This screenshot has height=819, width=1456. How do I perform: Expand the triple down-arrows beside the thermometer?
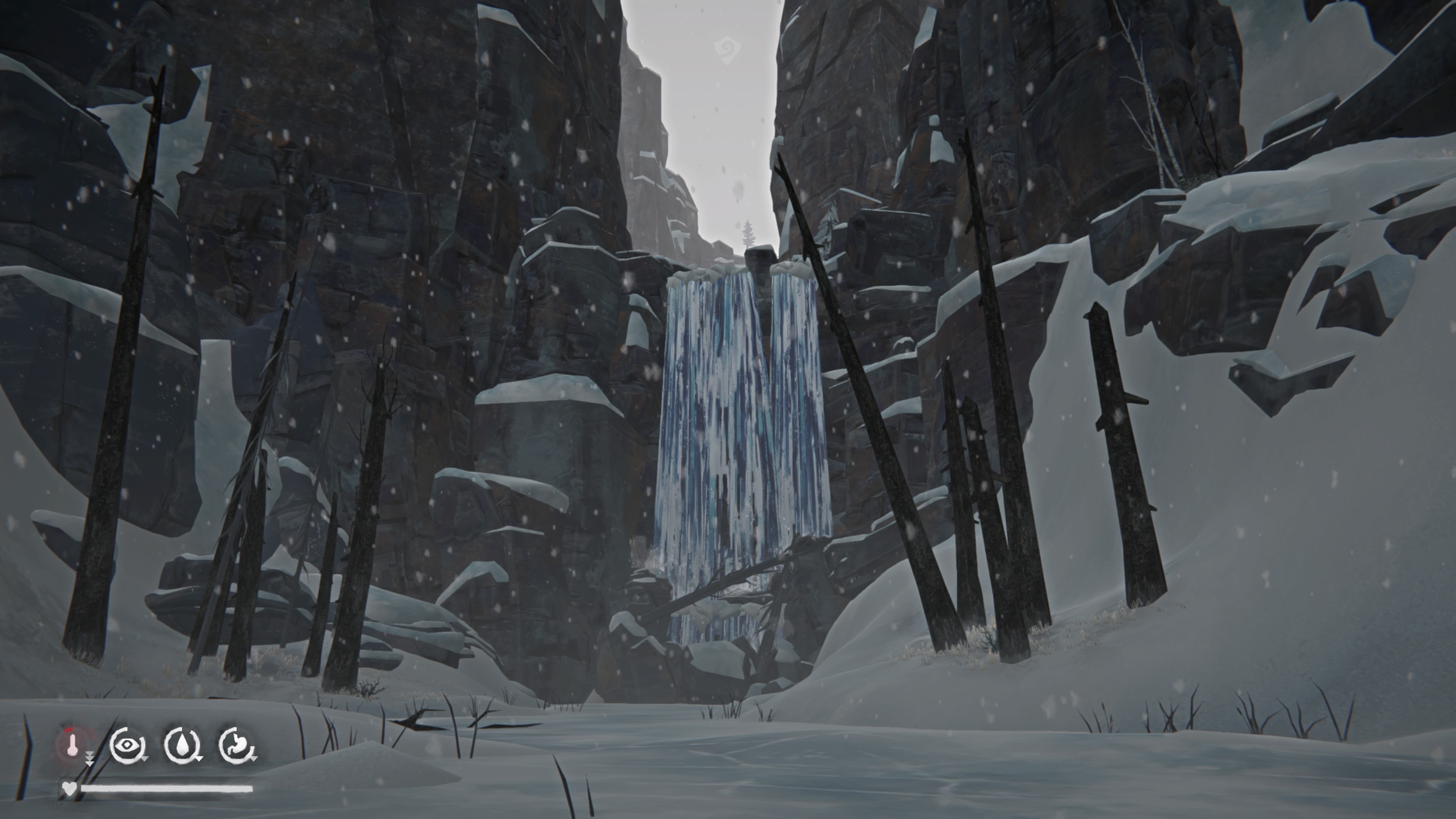pyautogui.click(x=89, y=758)
